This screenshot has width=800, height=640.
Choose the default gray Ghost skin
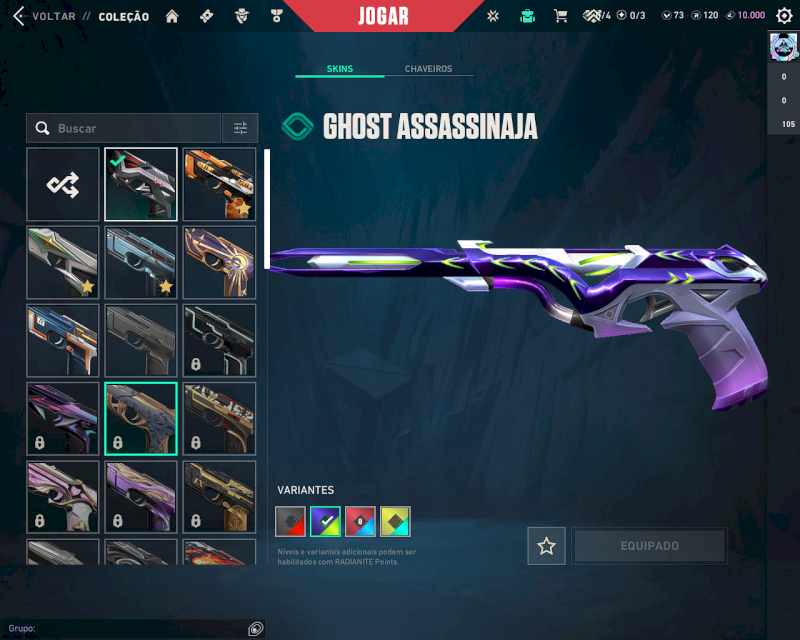pos(141,340)
